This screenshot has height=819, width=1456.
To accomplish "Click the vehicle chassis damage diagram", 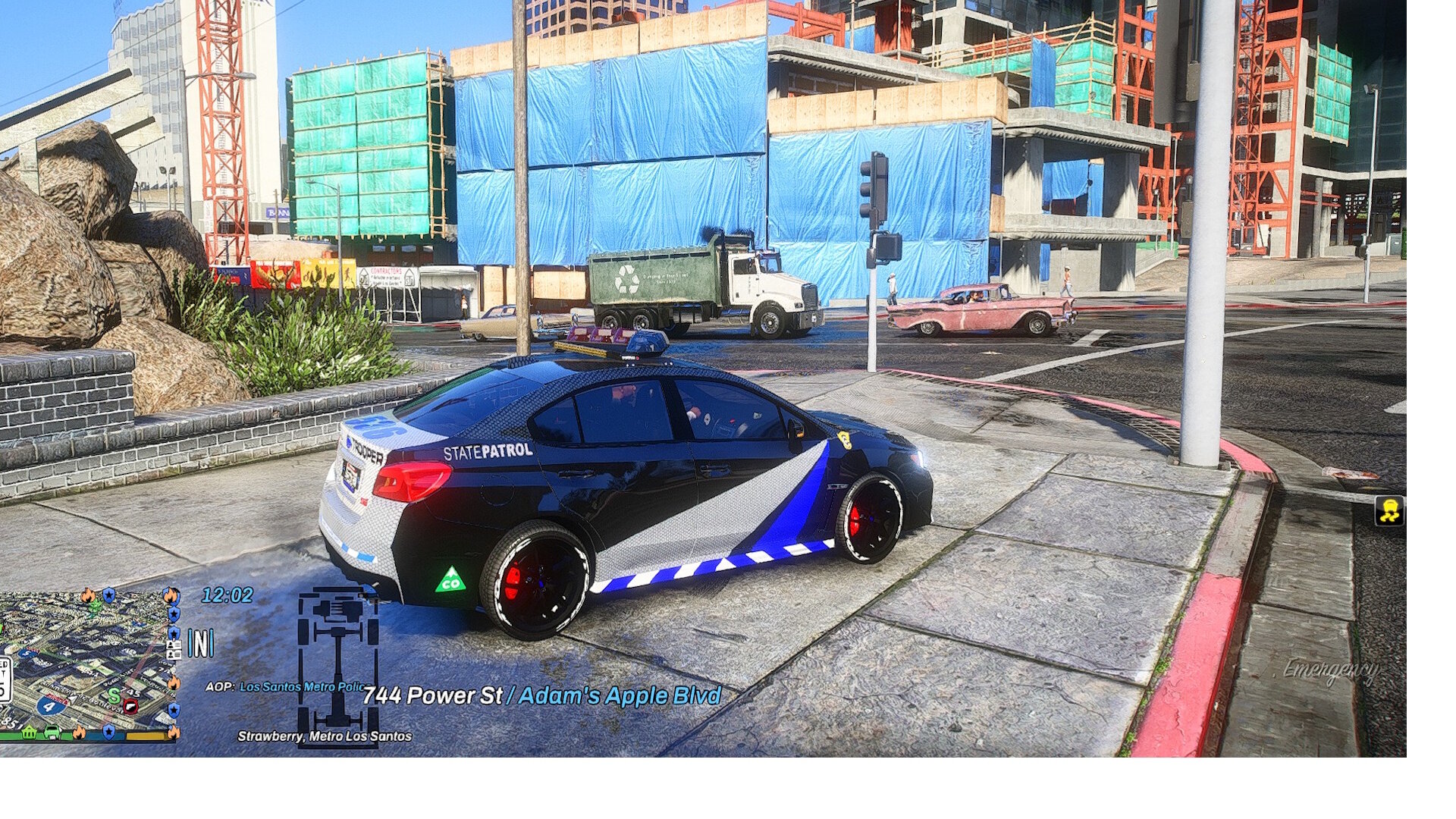I will tap(337, 667).
